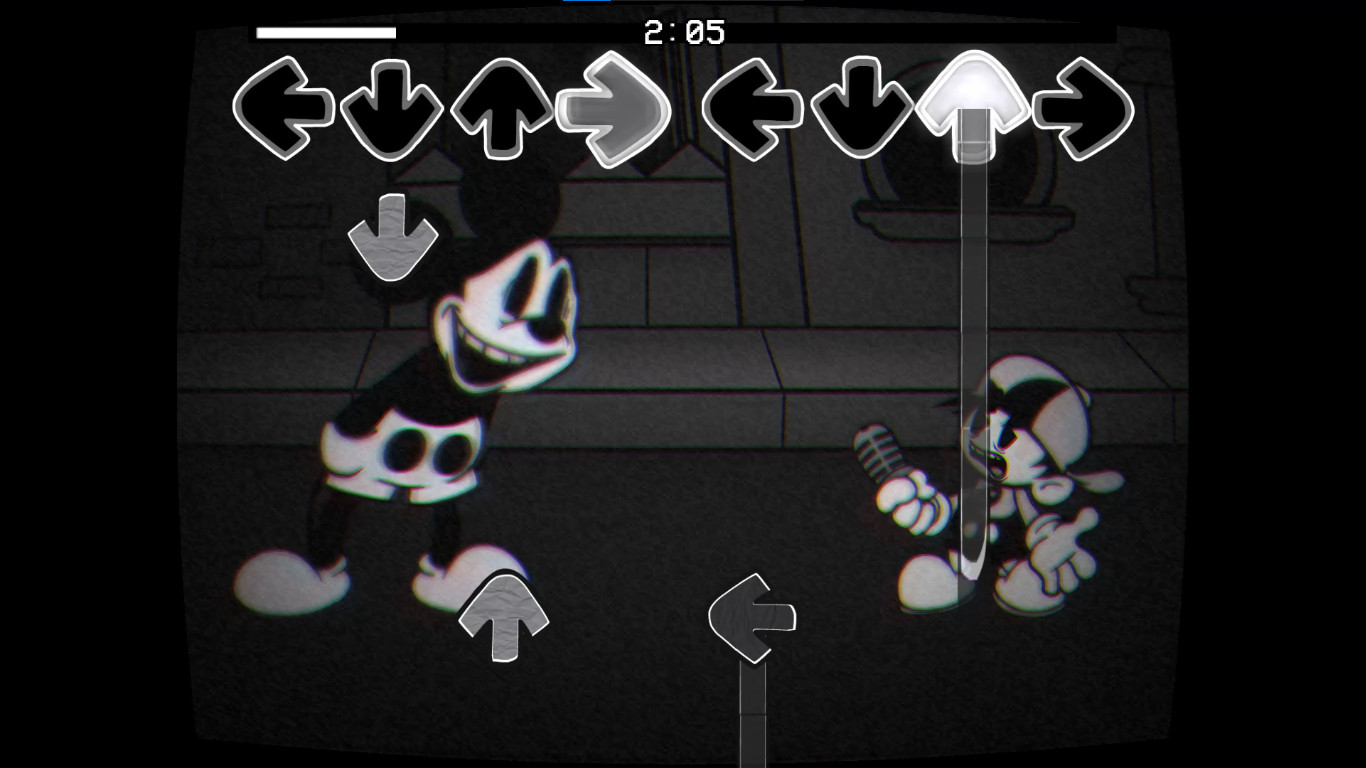Click the song timer showing 2:05
Screen dimensions: 1366x768
[x=683, y=31]
